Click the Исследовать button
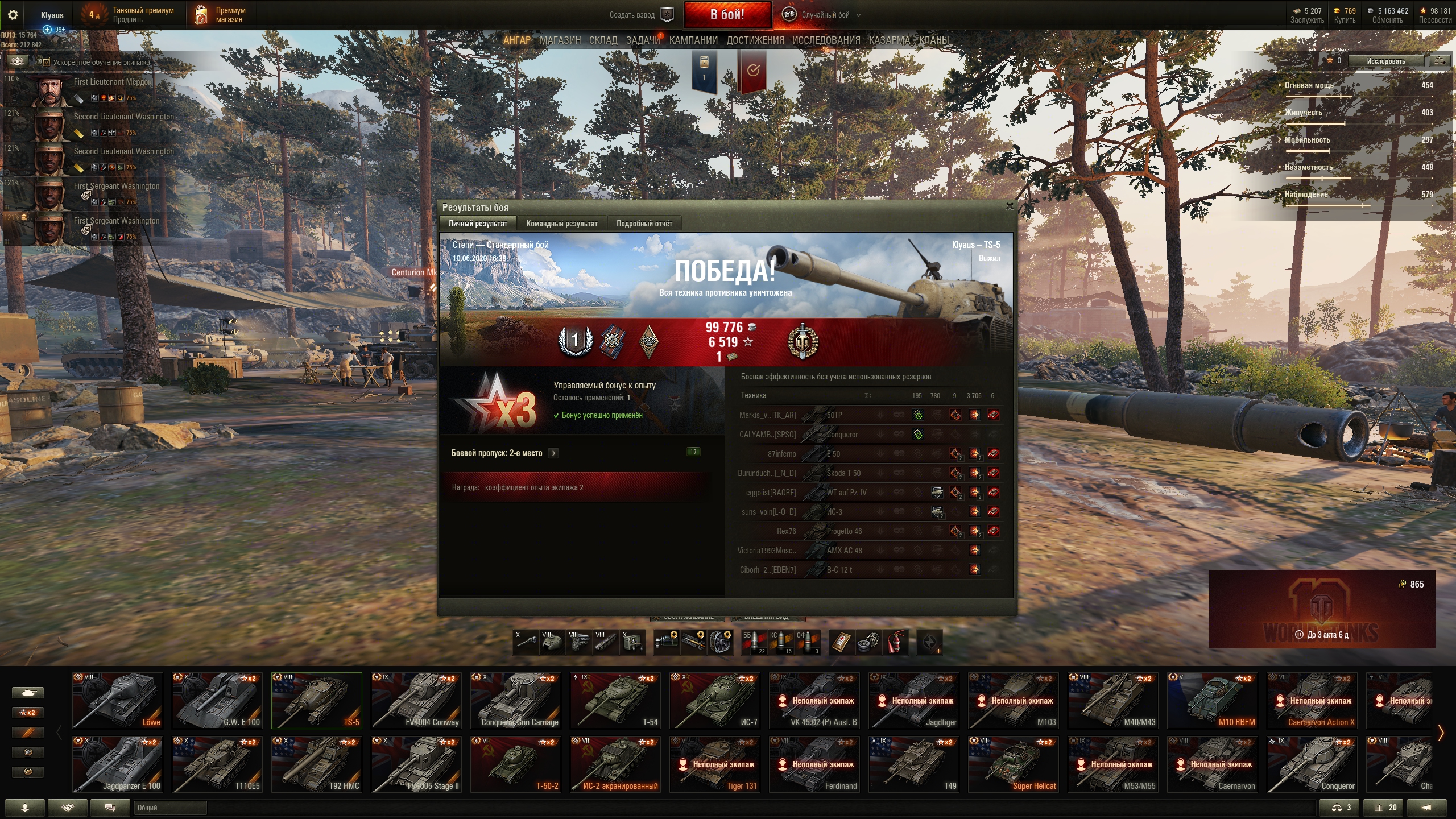 (1386, 61)
